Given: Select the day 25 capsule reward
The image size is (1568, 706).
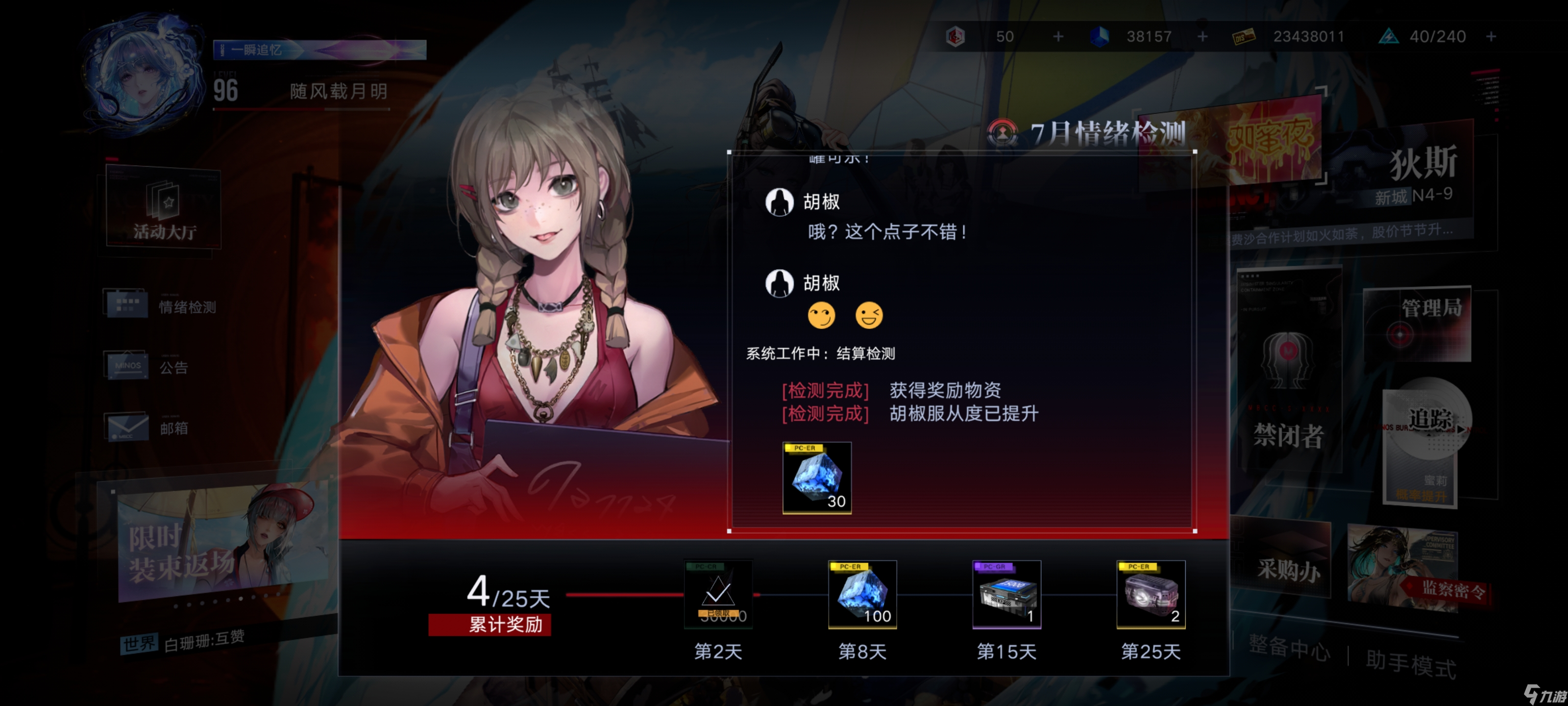Looking at the screenshot, I should [1151, 594].
